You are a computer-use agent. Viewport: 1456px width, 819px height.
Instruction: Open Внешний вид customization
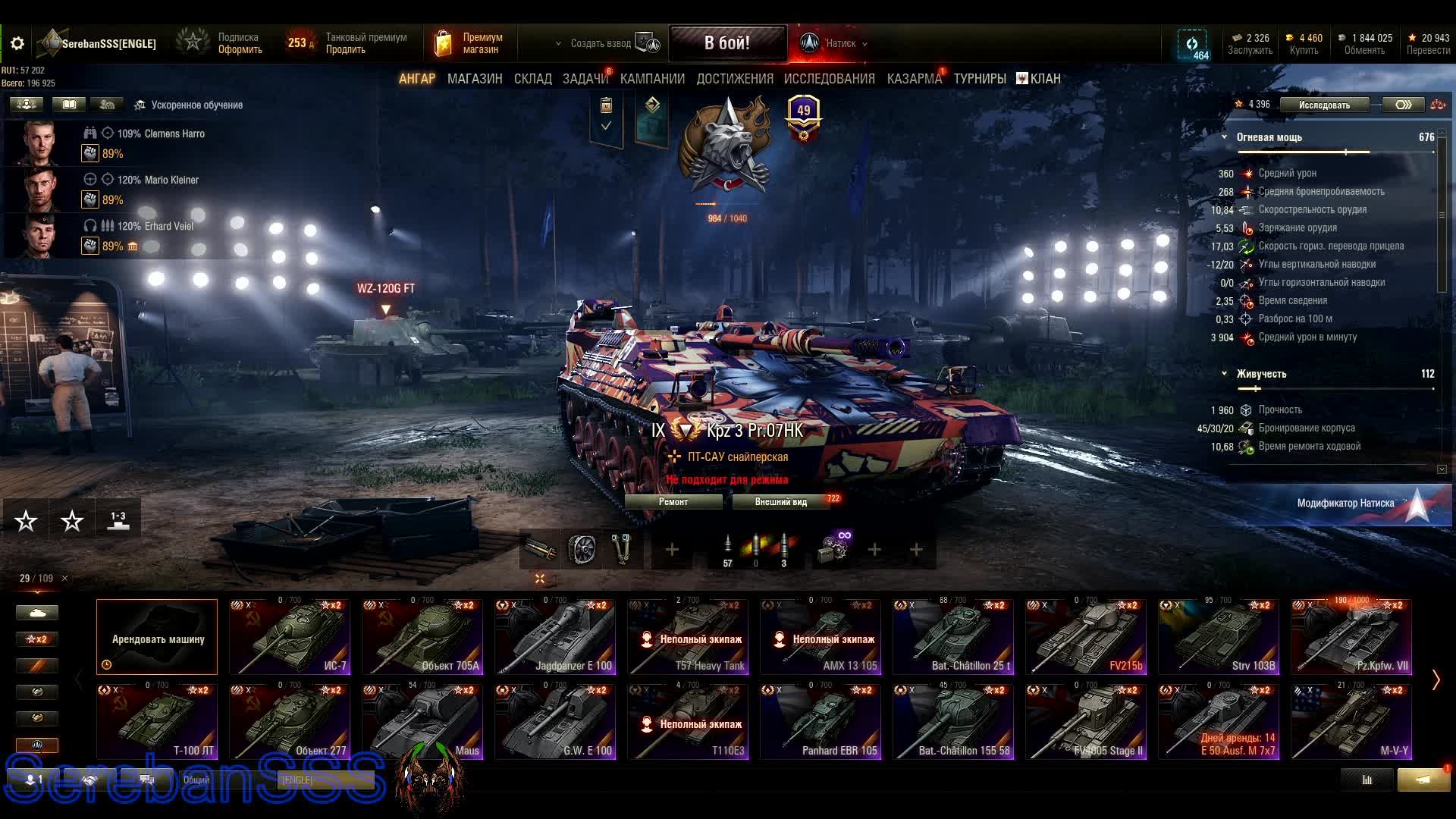[780, 502]
